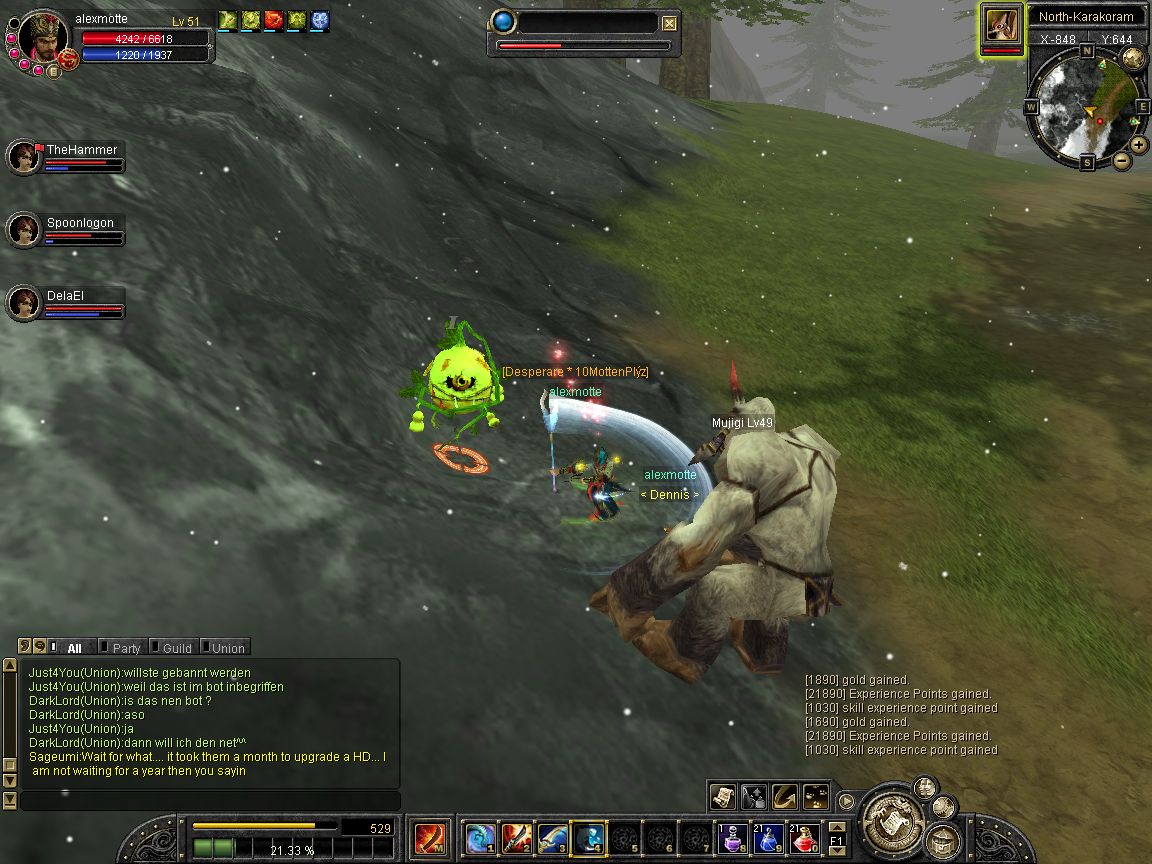Open the world map globe button

click(x=1133, y=59)
